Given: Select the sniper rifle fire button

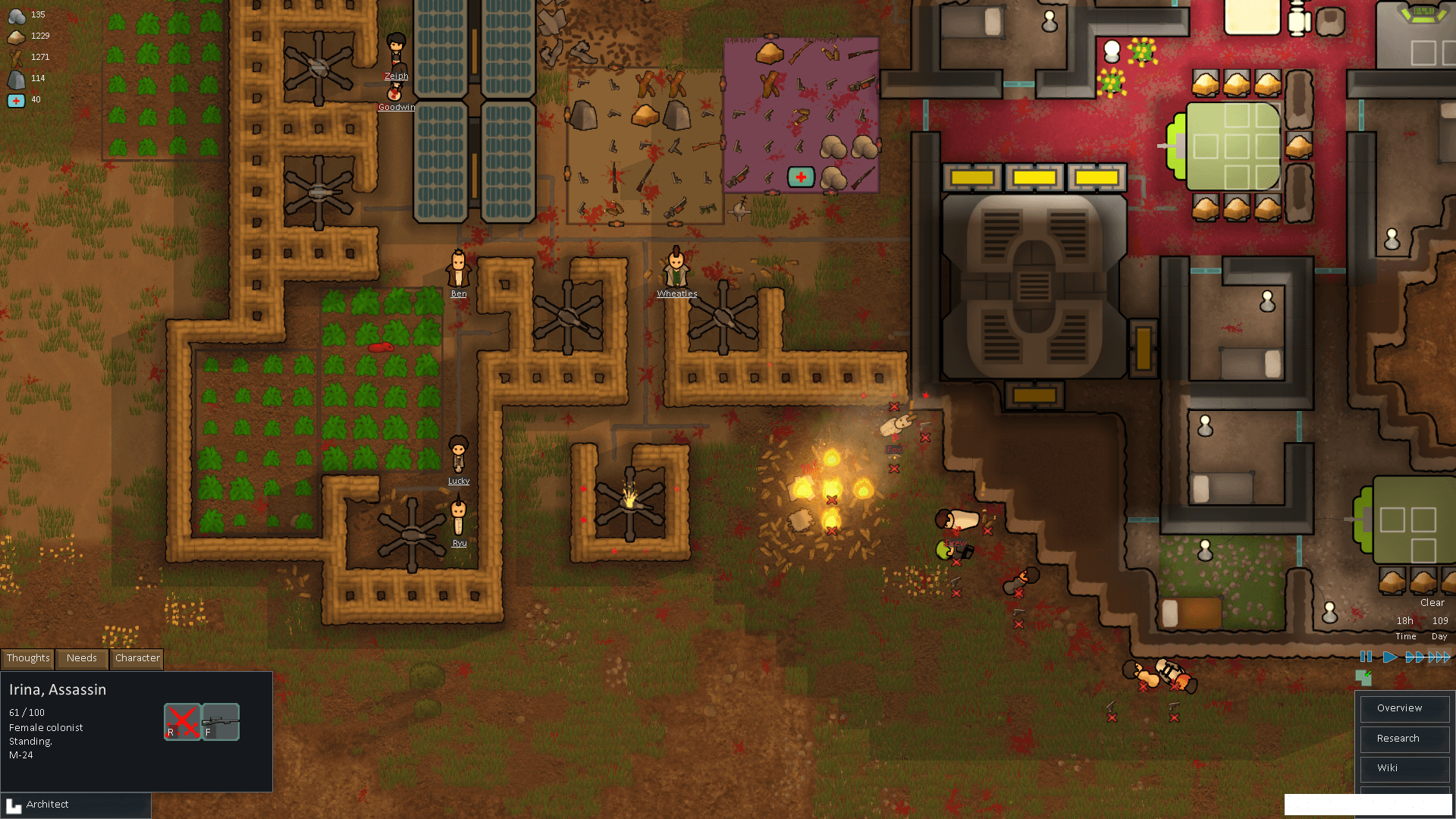Looking at the screenshot, I should (x=221, y=721).
